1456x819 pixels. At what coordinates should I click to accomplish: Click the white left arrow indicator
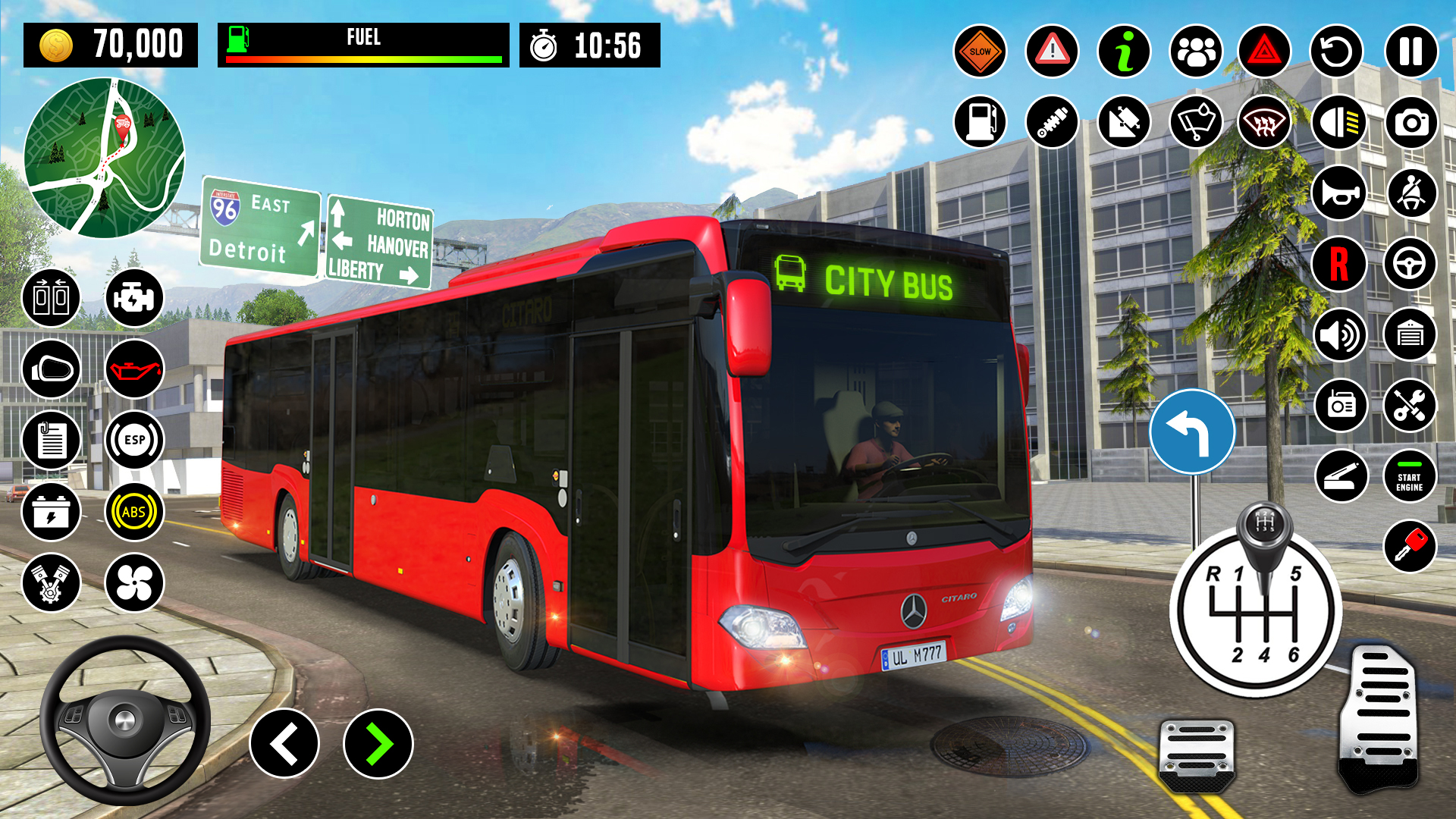click(284, 744)
